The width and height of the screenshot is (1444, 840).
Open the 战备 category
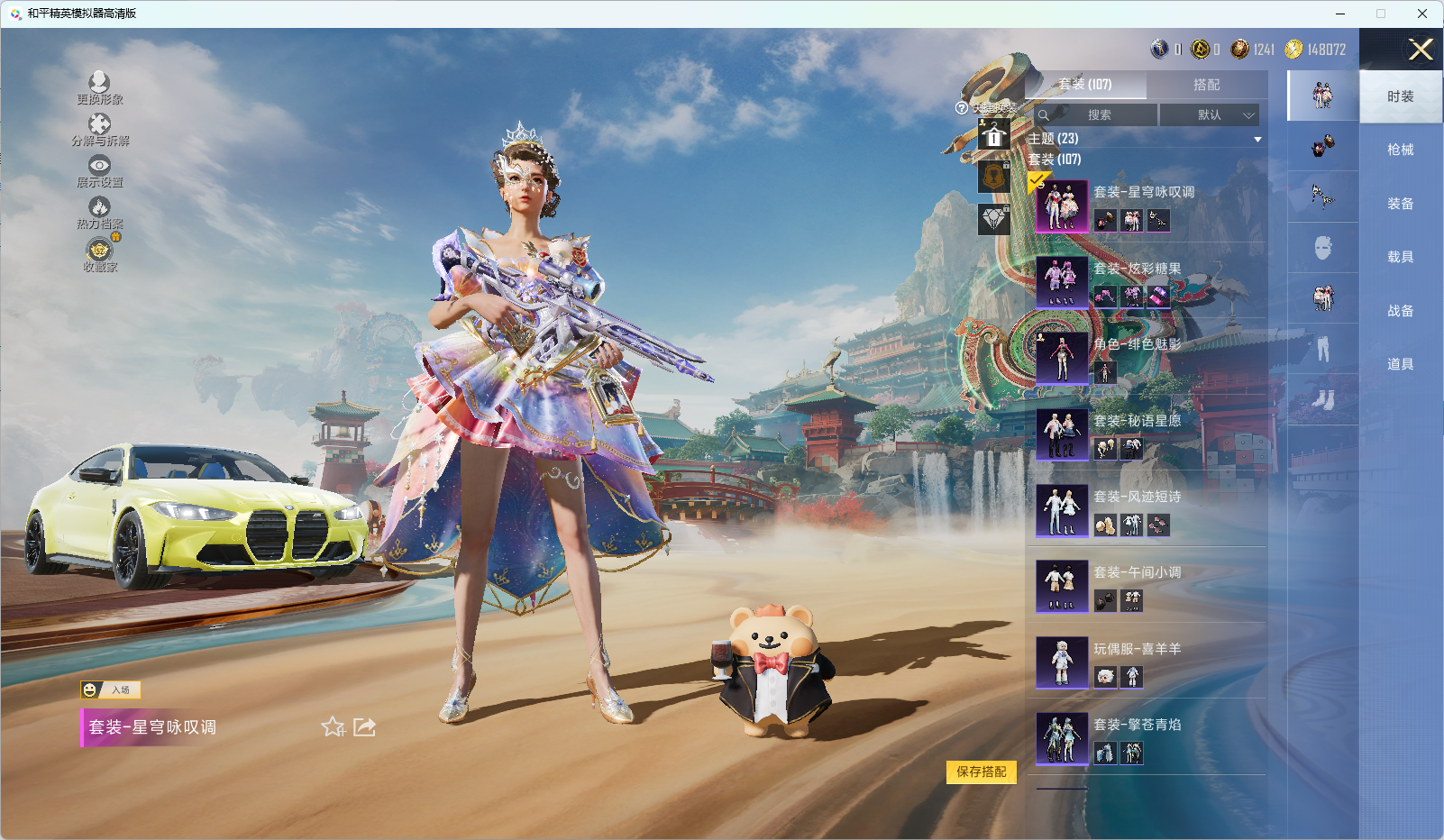coord(1400,311)
